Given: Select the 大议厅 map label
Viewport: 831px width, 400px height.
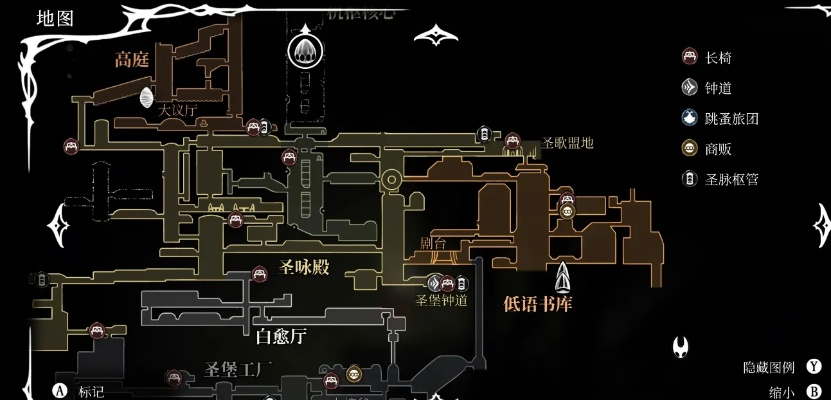Looking at the screenshot, I should tap(179, 111).
